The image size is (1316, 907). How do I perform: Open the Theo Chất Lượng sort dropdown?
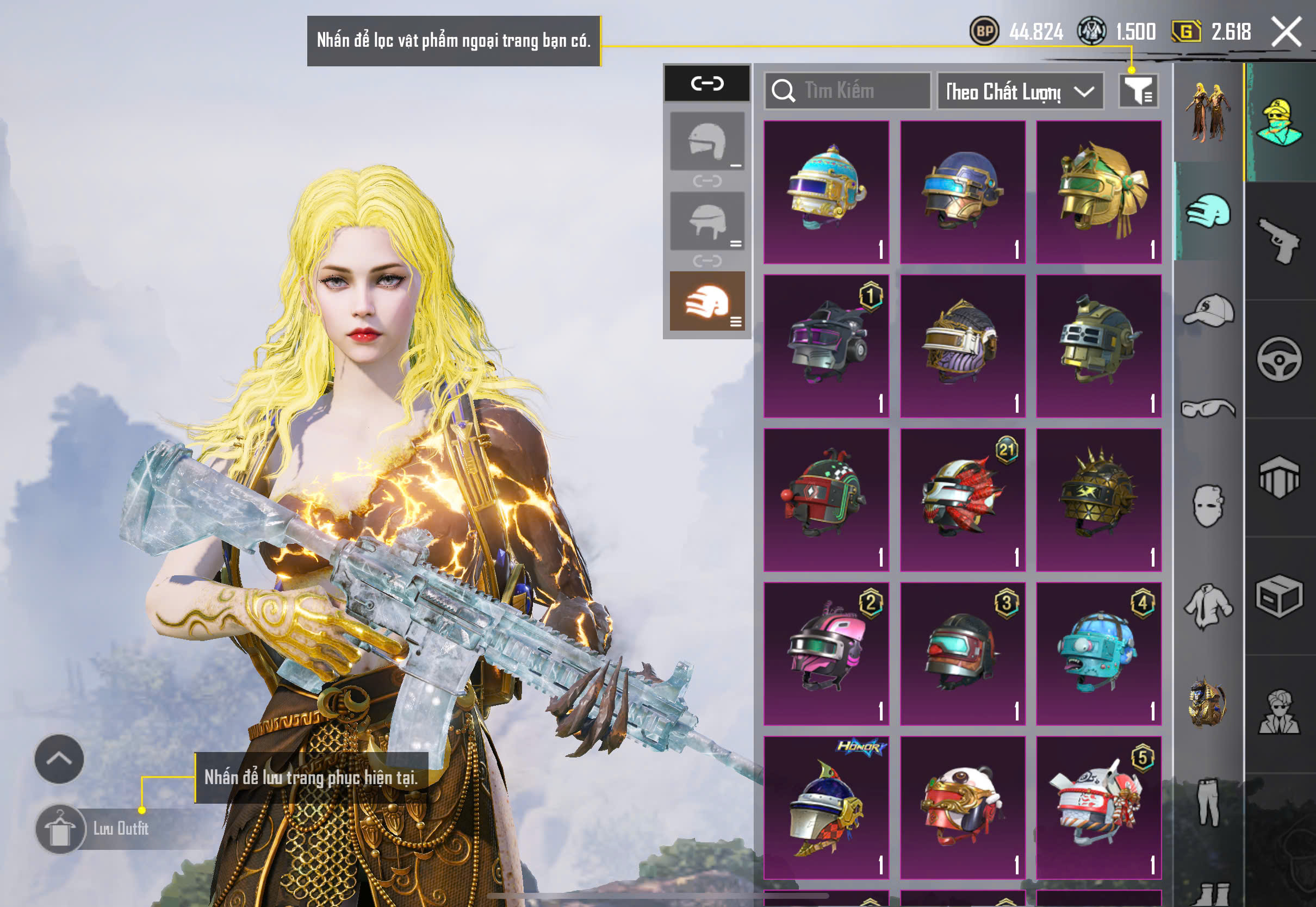coord(1020,91)
